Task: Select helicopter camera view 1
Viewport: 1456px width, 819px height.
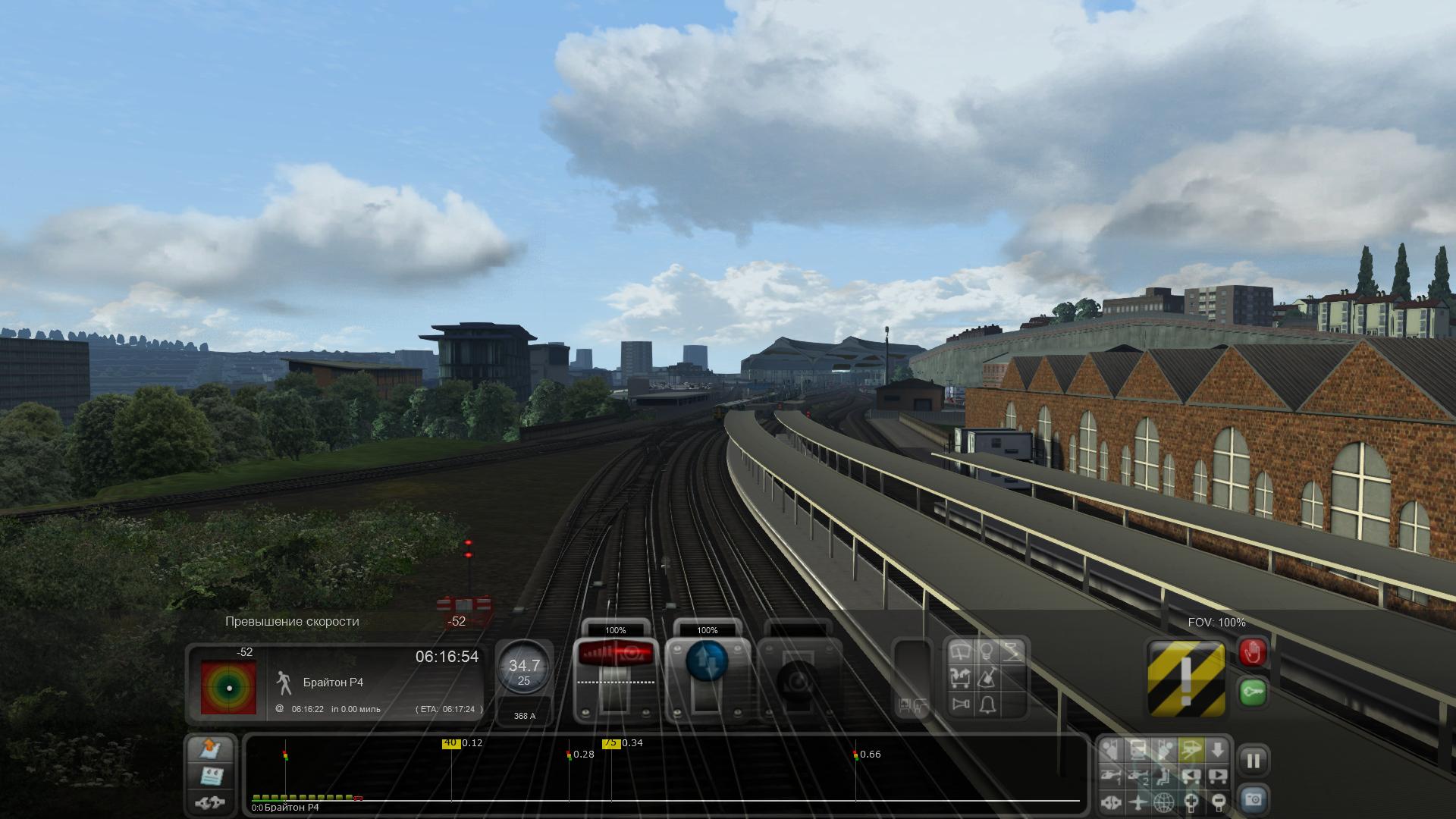Action: [x=1112, y=776]
